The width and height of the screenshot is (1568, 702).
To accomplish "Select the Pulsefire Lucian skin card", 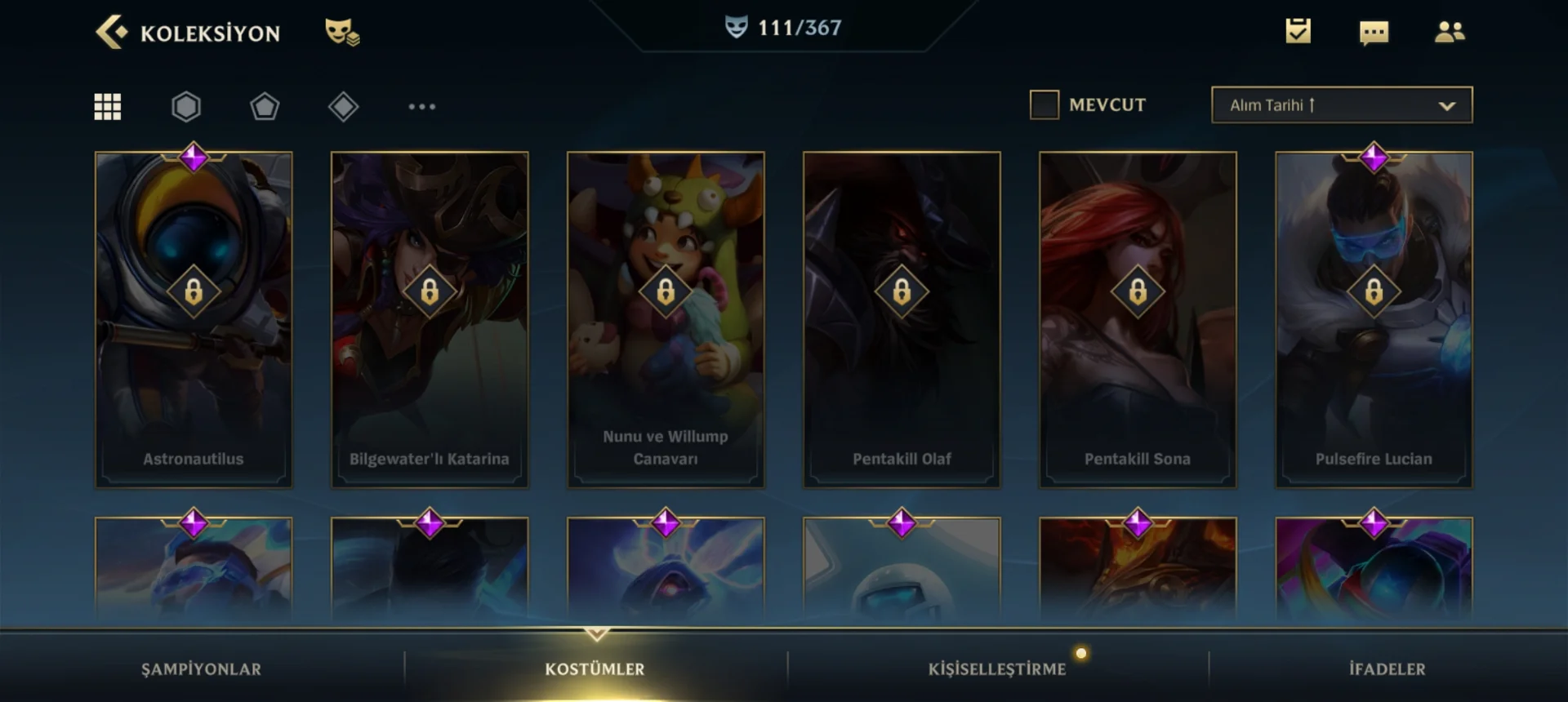I will [x=1374, y=319].
